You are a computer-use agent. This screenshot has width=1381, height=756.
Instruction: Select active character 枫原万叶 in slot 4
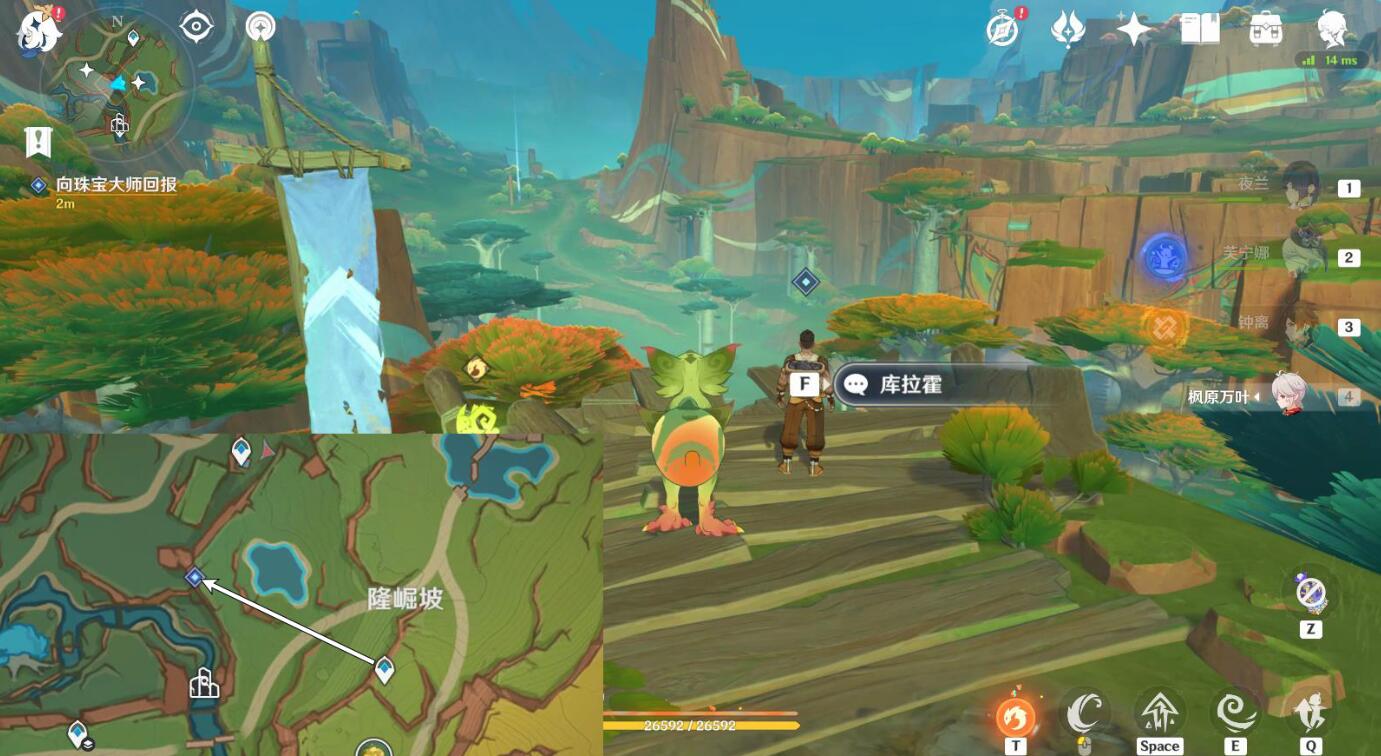(1290, 393)
